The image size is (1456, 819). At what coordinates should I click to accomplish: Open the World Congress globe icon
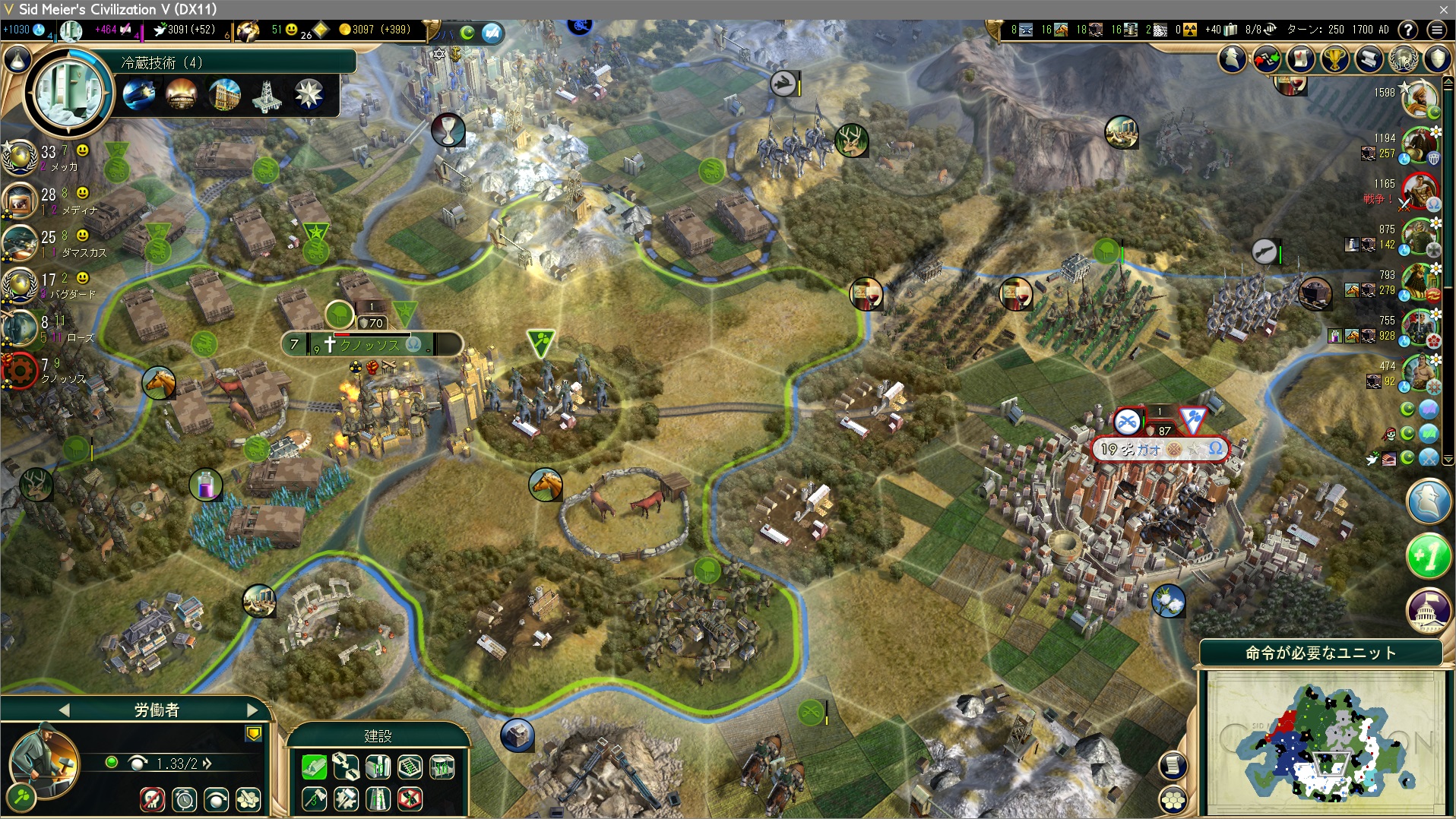pos(1404,58)
